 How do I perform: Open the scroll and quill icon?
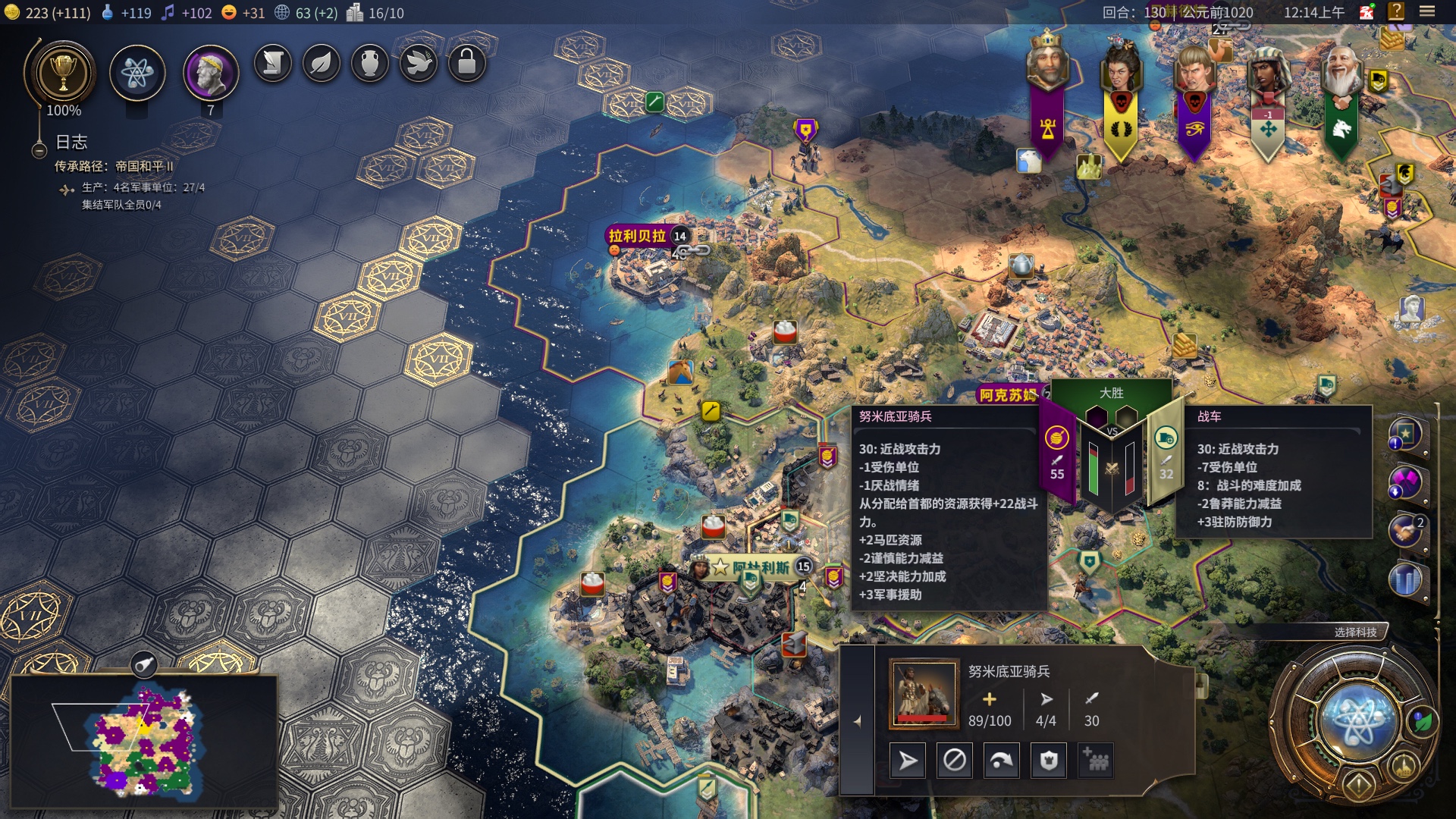click(273, 63)
